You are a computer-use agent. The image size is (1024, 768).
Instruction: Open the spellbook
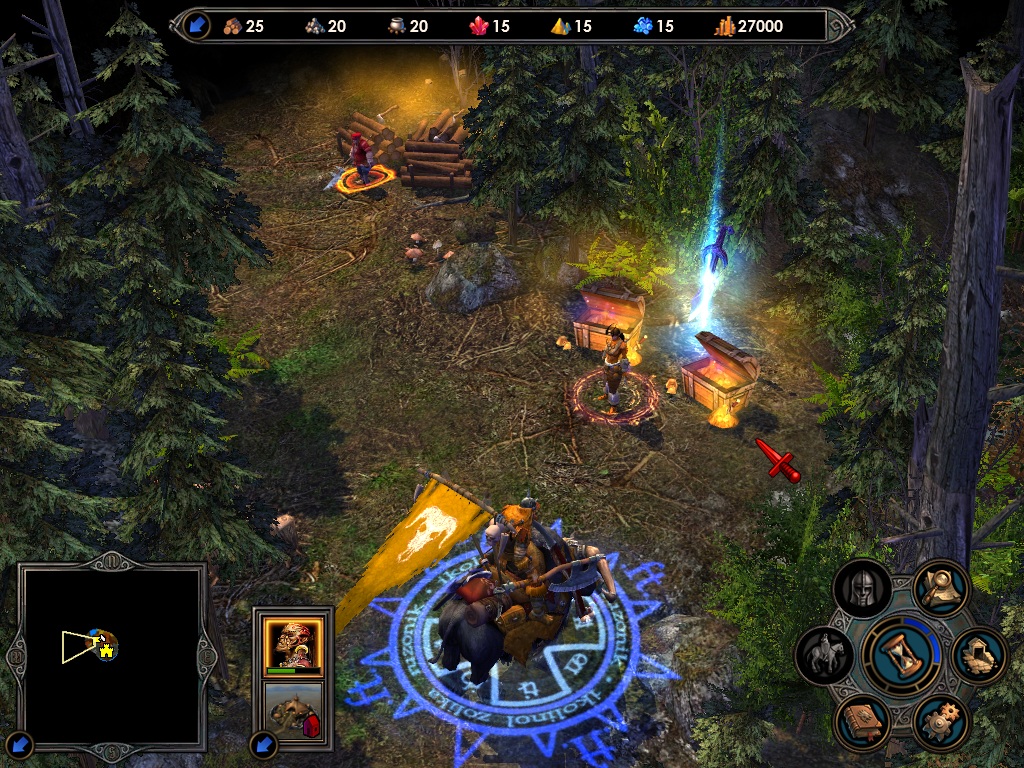pyautogui.click(x=863, y=723)
